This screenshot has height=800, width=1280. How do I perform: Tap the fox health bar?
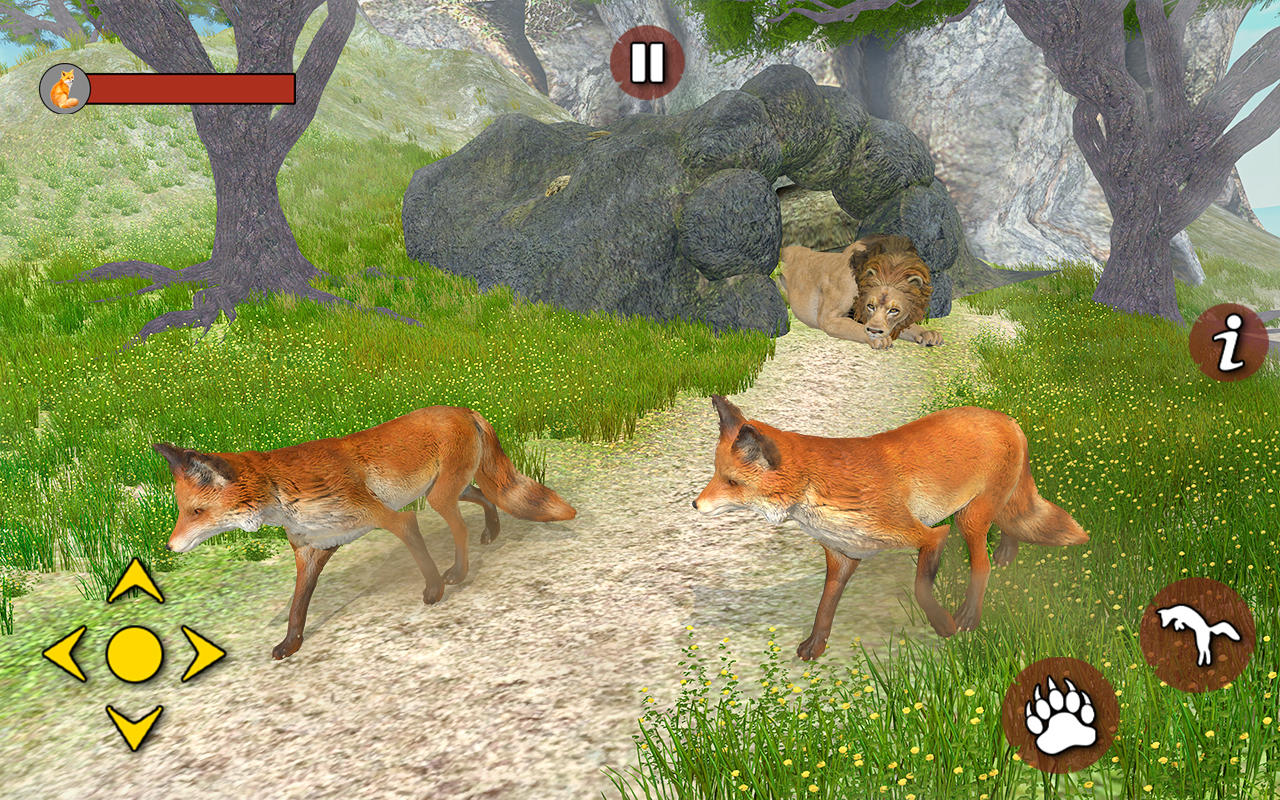(190, 88)
